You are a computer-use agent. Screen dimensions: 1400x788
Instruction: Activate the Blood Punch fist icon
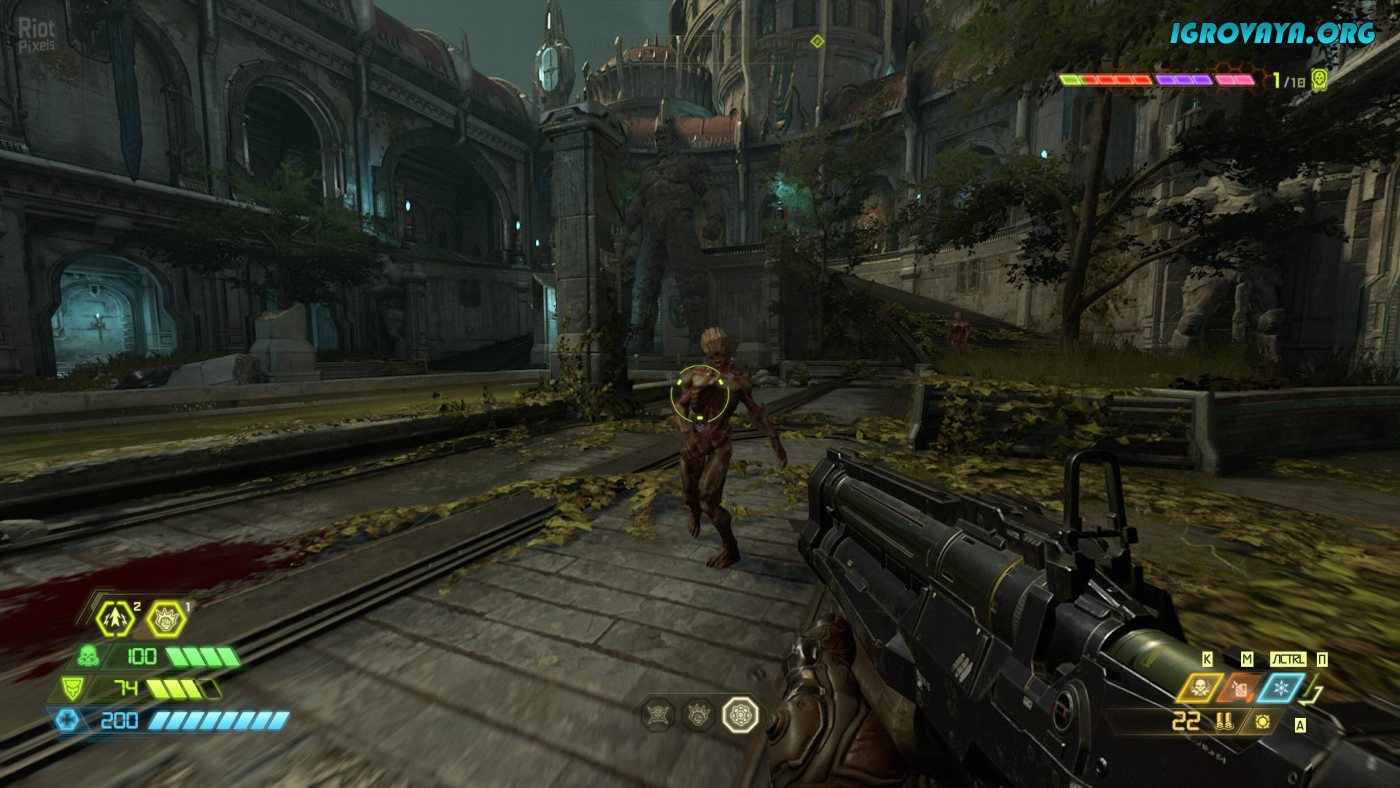pos(166,620)
